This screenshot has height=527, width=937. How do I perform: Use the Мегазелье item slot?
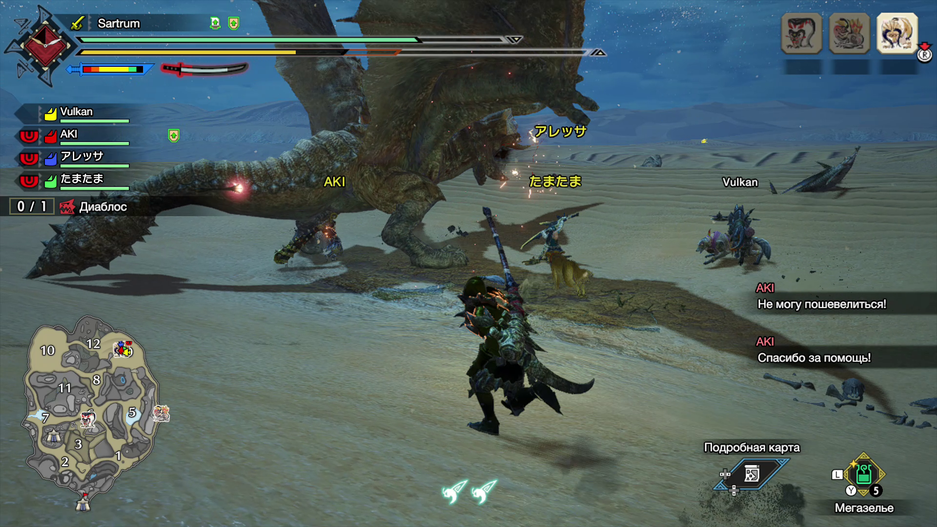click(x=862, y=476)
